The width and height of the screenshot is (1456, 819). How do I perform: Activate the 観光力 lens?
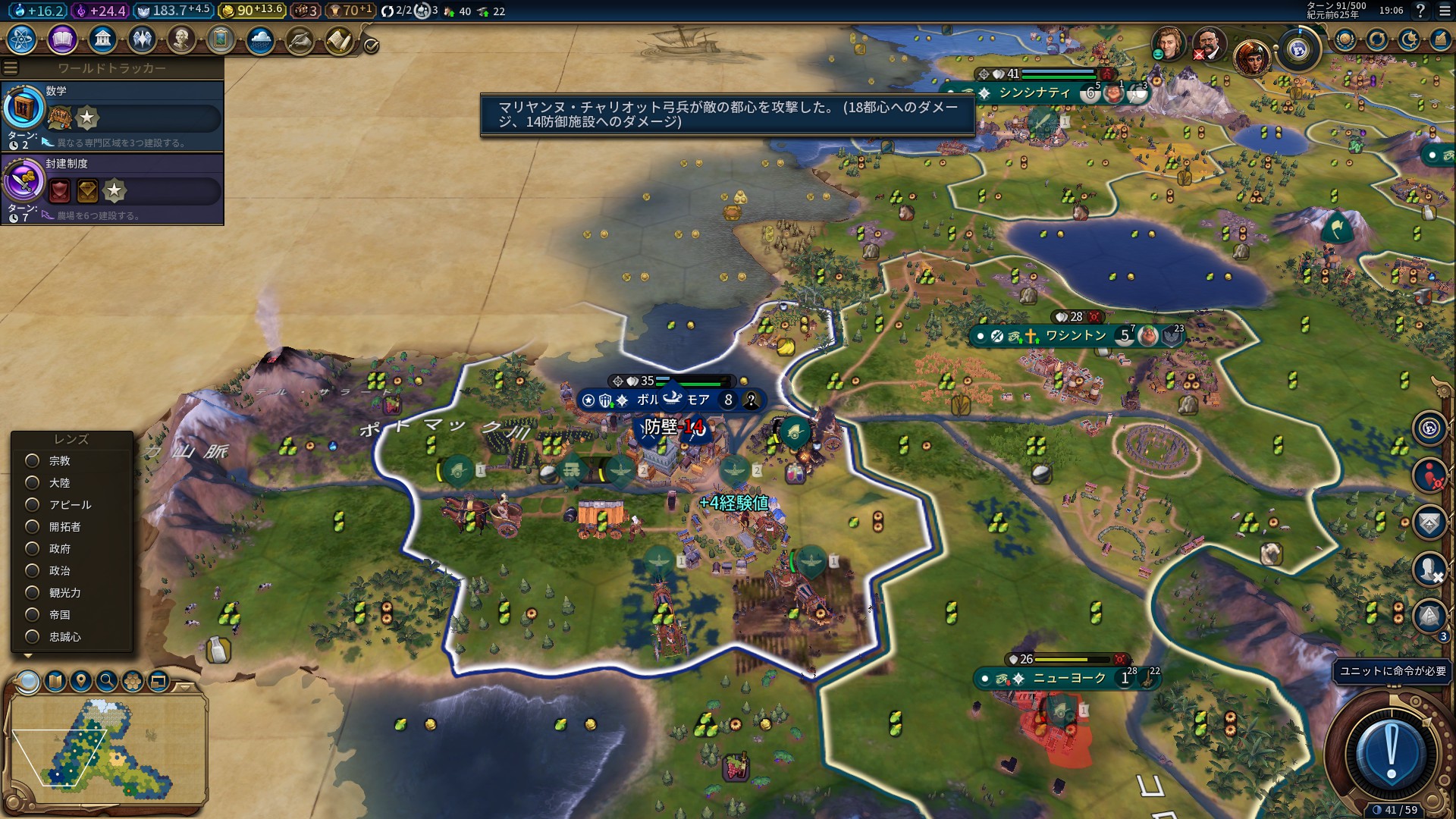(33, 593)
